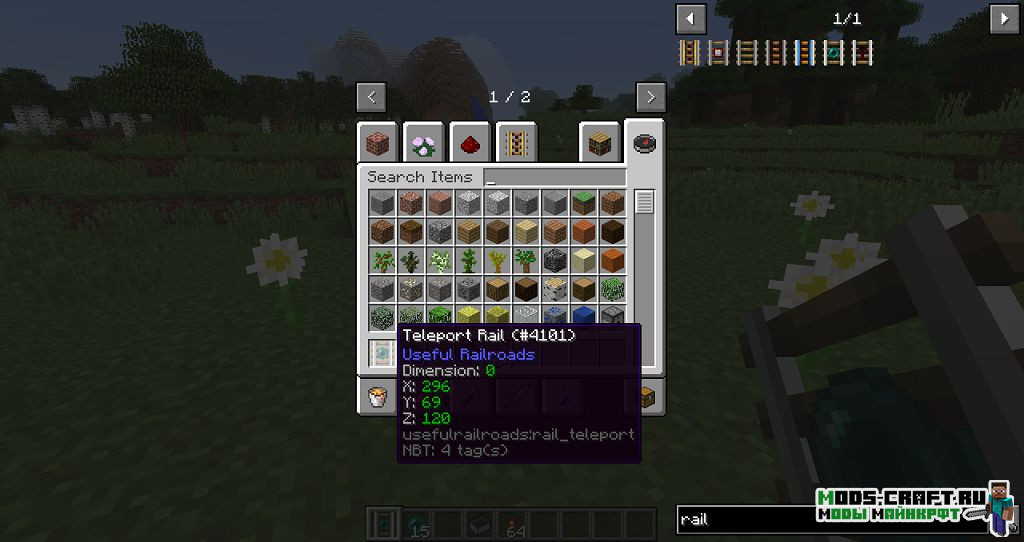
Task: Open the Transportation rail tab
Action: 516,144
